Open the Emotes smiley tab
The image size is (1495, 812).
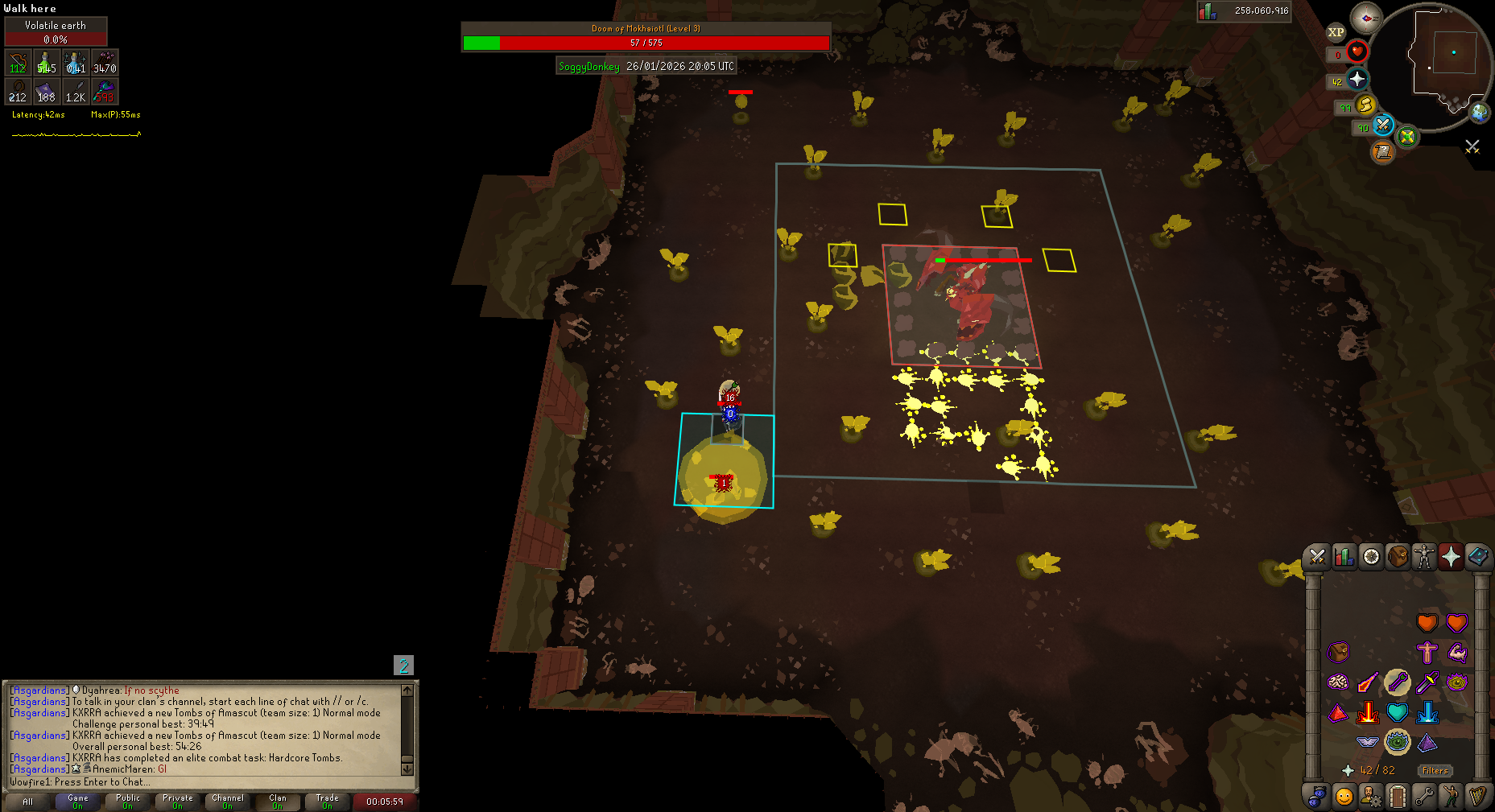[1344, 797]
